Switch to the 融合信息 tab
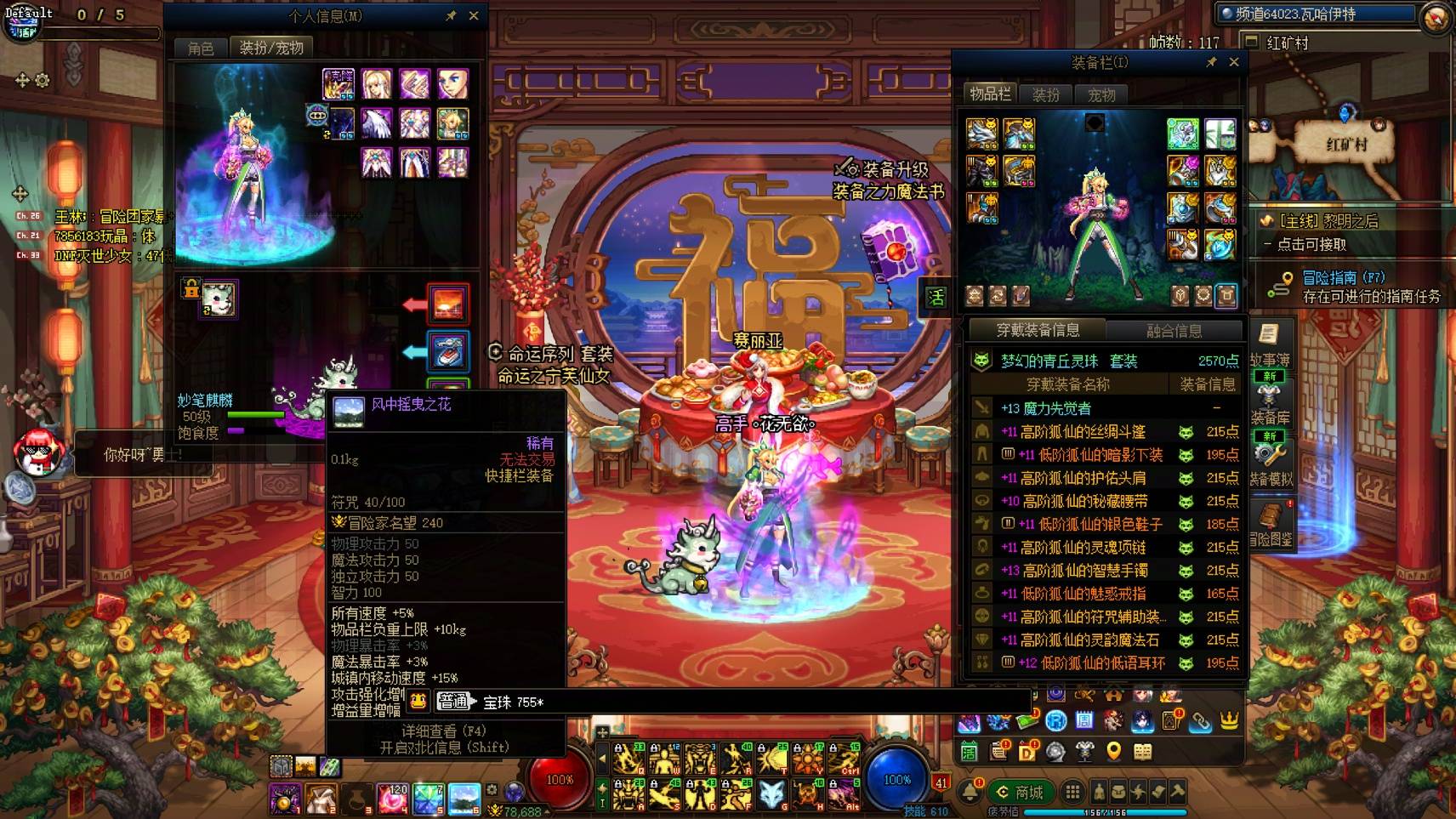The height and width of the screenshot is (819, 1456). 1174,332
